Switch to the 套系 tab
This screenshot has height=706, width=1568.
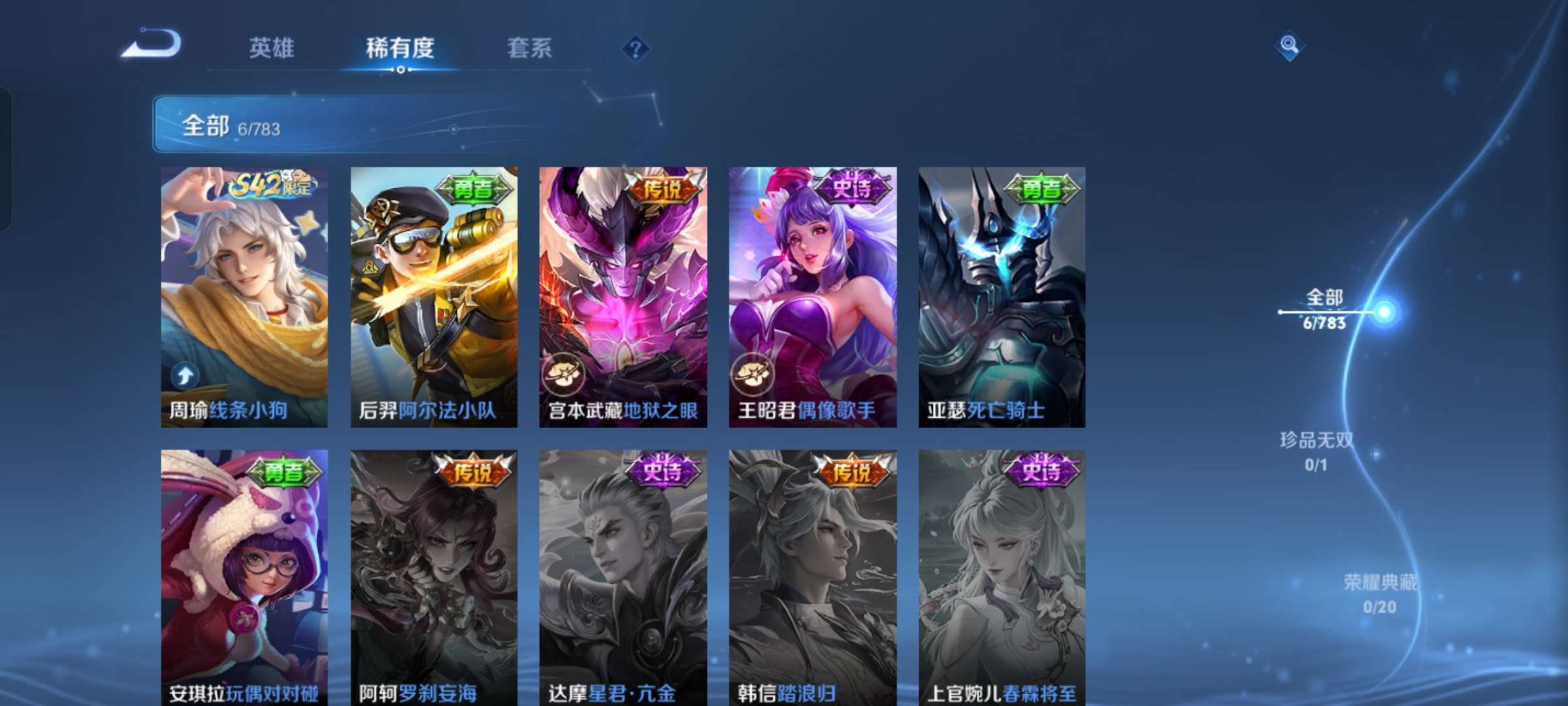(x=530, y=48)
